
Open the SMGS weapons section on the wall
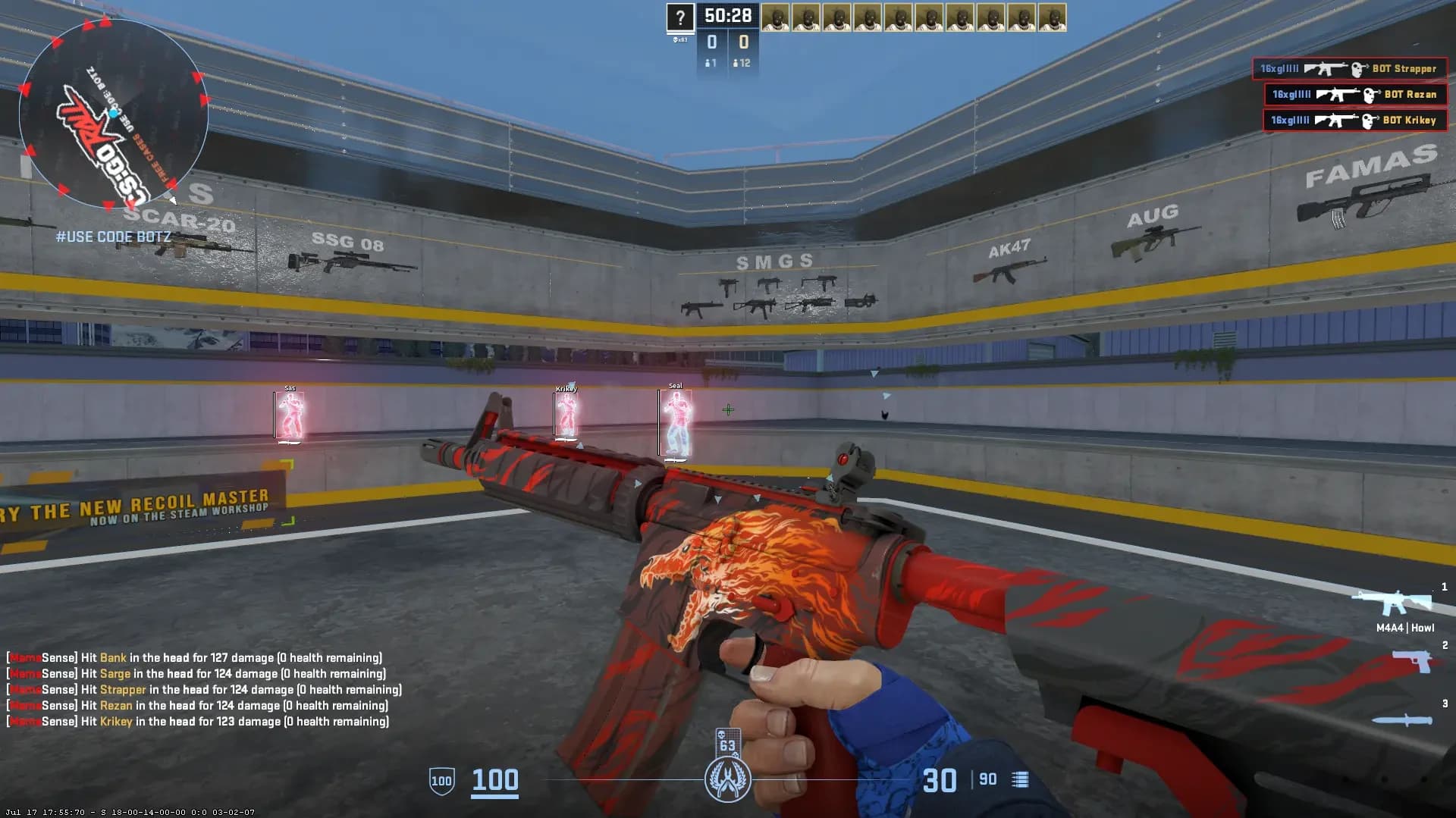(x=773, y=262)
